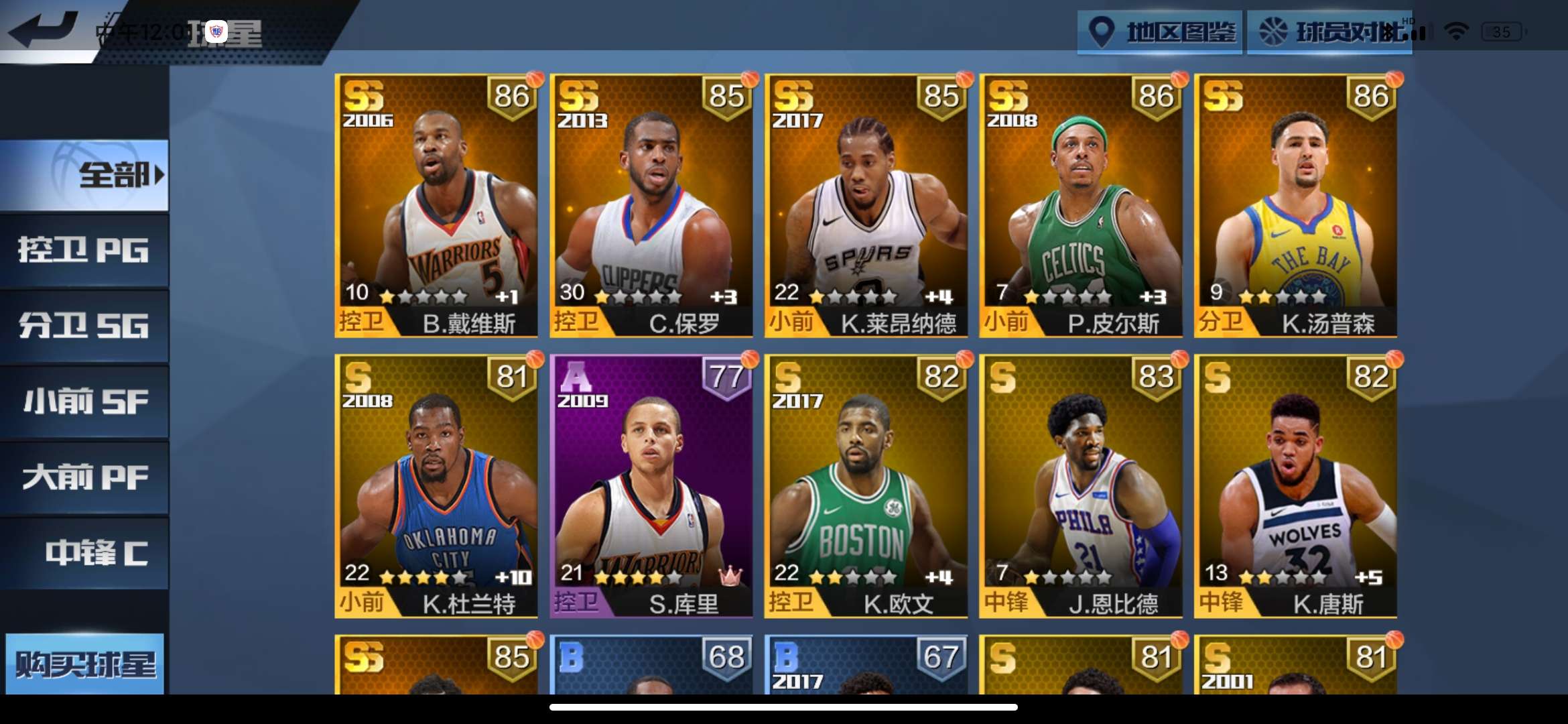Viewport: 1568px width, 724px height.
Task: Switch to the 分卫 SG category
Action: tap(82, 325)
